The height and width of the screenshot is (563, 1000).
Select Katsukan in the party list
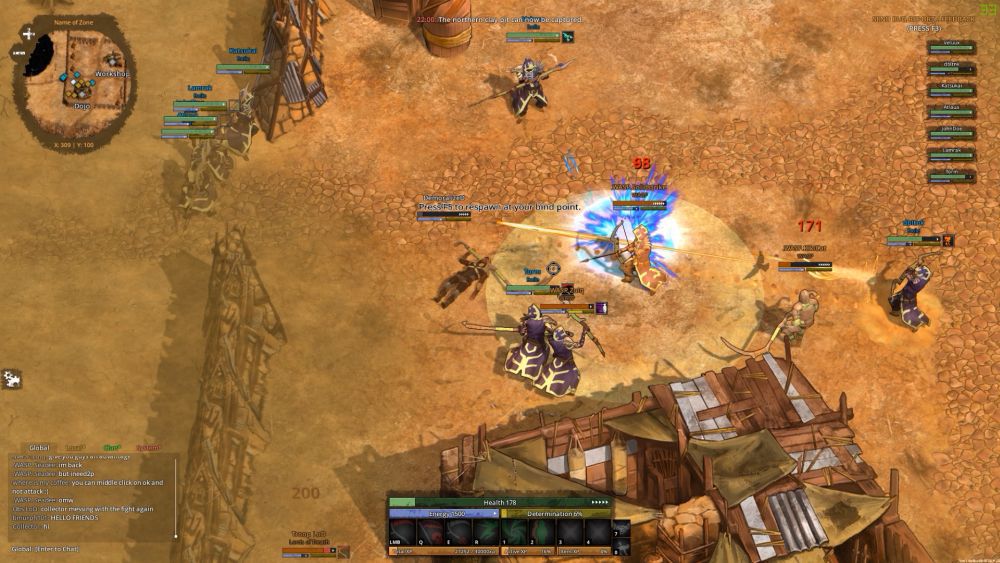pos(951,86)
